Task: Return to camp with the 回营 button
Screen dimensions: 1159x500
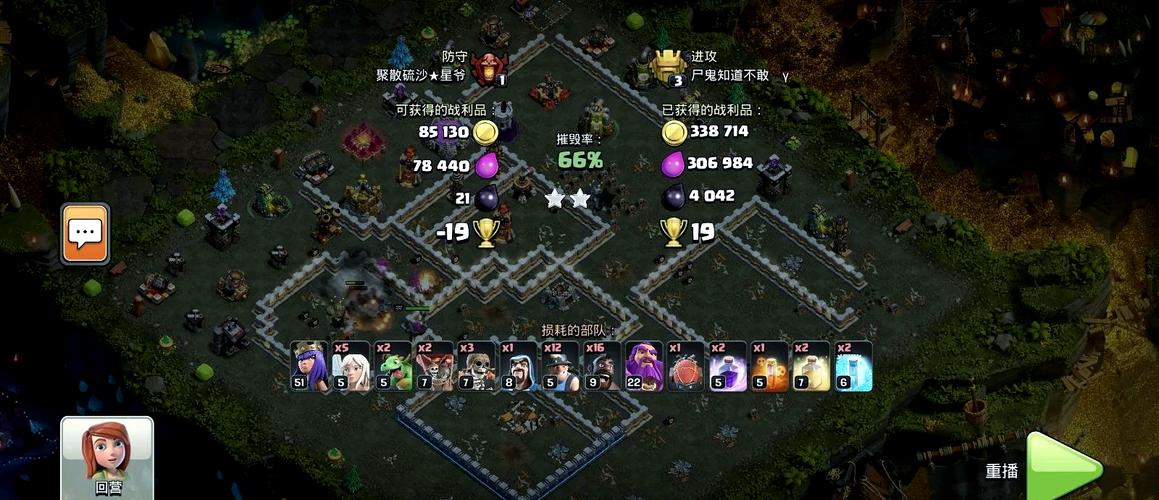Action: point(107,456)
